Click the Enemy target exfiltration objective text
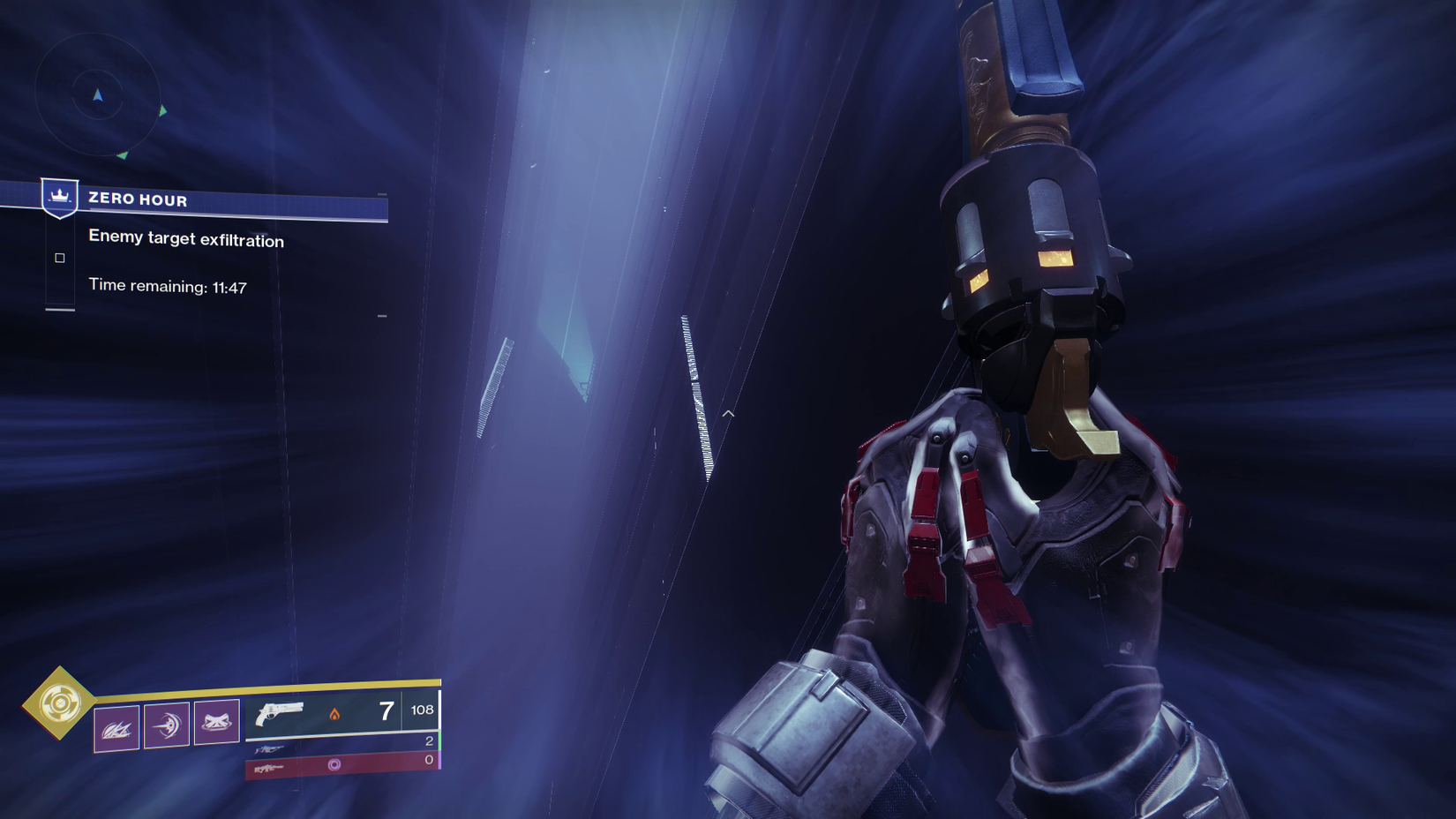The width and height of the screenshot is (1456, 819). 185,240
